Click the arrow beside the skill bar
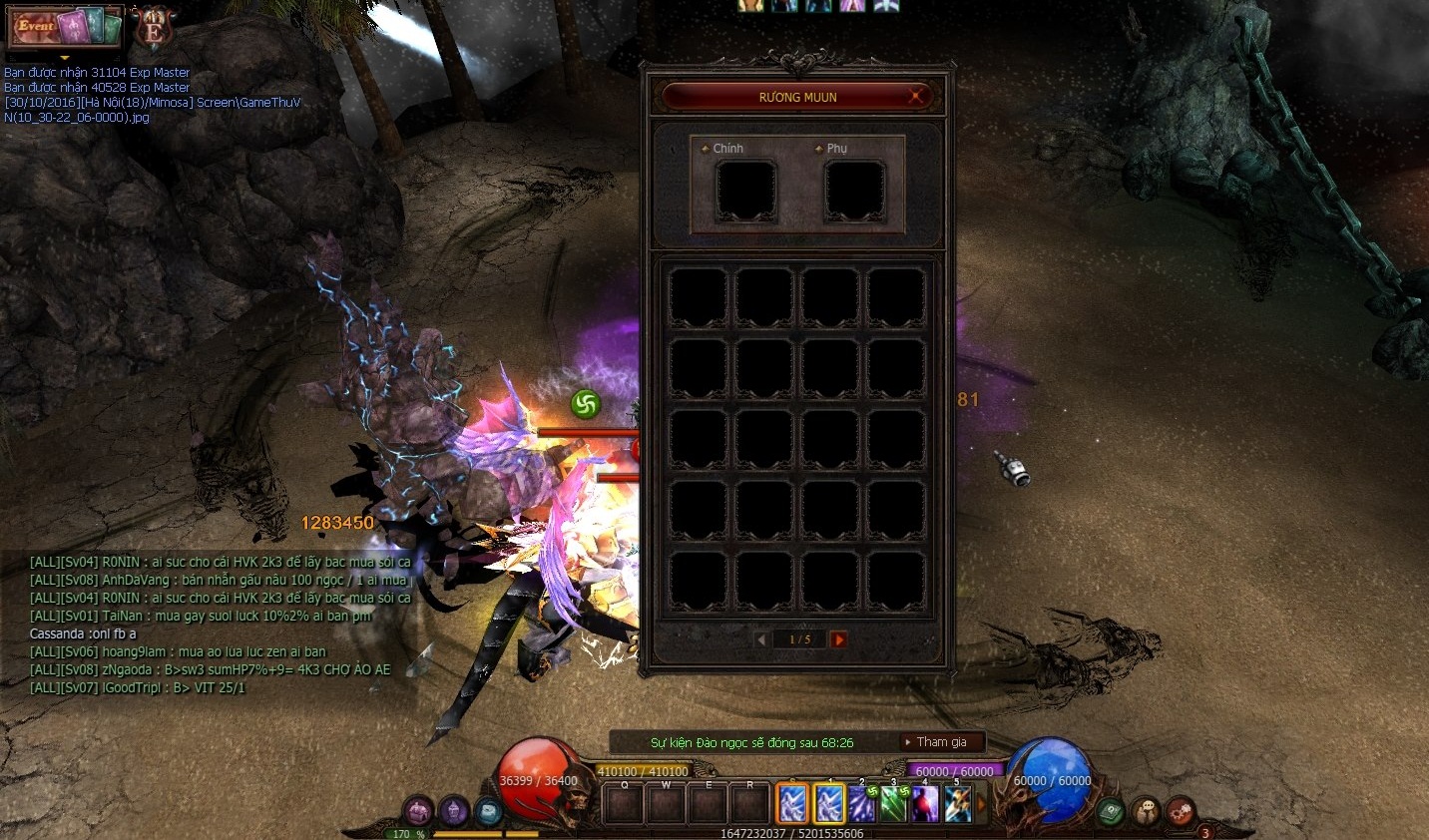The height and width of the screenshot is (840, 1429). 981,803
